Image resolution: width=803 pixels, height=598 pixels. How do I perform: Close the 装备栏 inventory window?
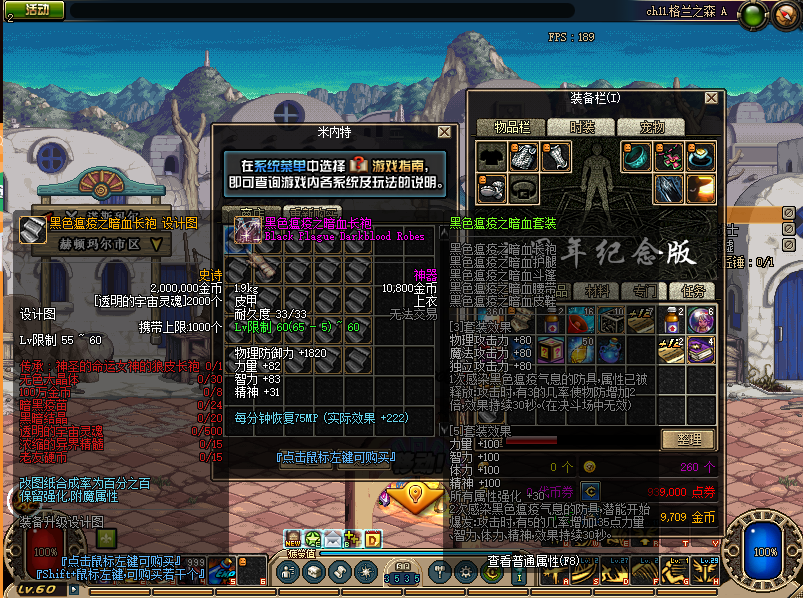point(711,98)
